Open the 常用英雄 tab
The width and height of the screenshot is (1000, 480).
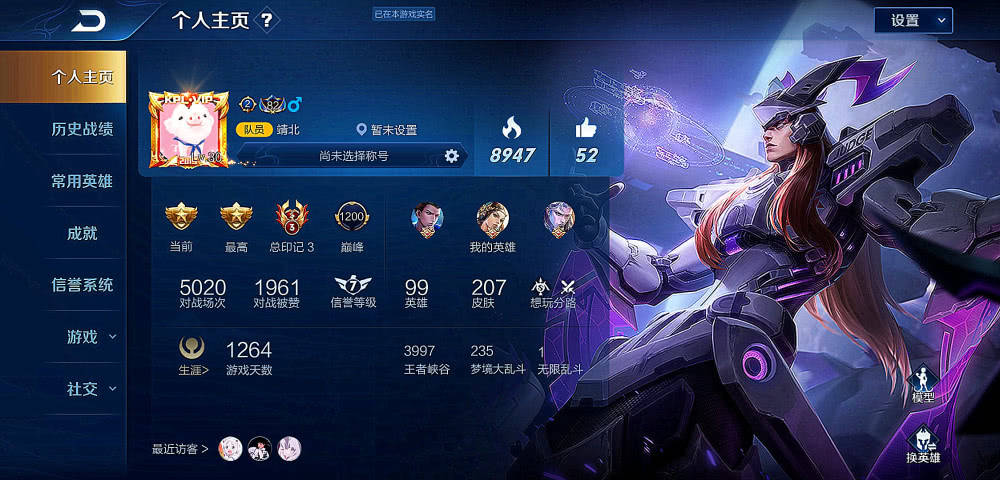[x=82, y=181]
